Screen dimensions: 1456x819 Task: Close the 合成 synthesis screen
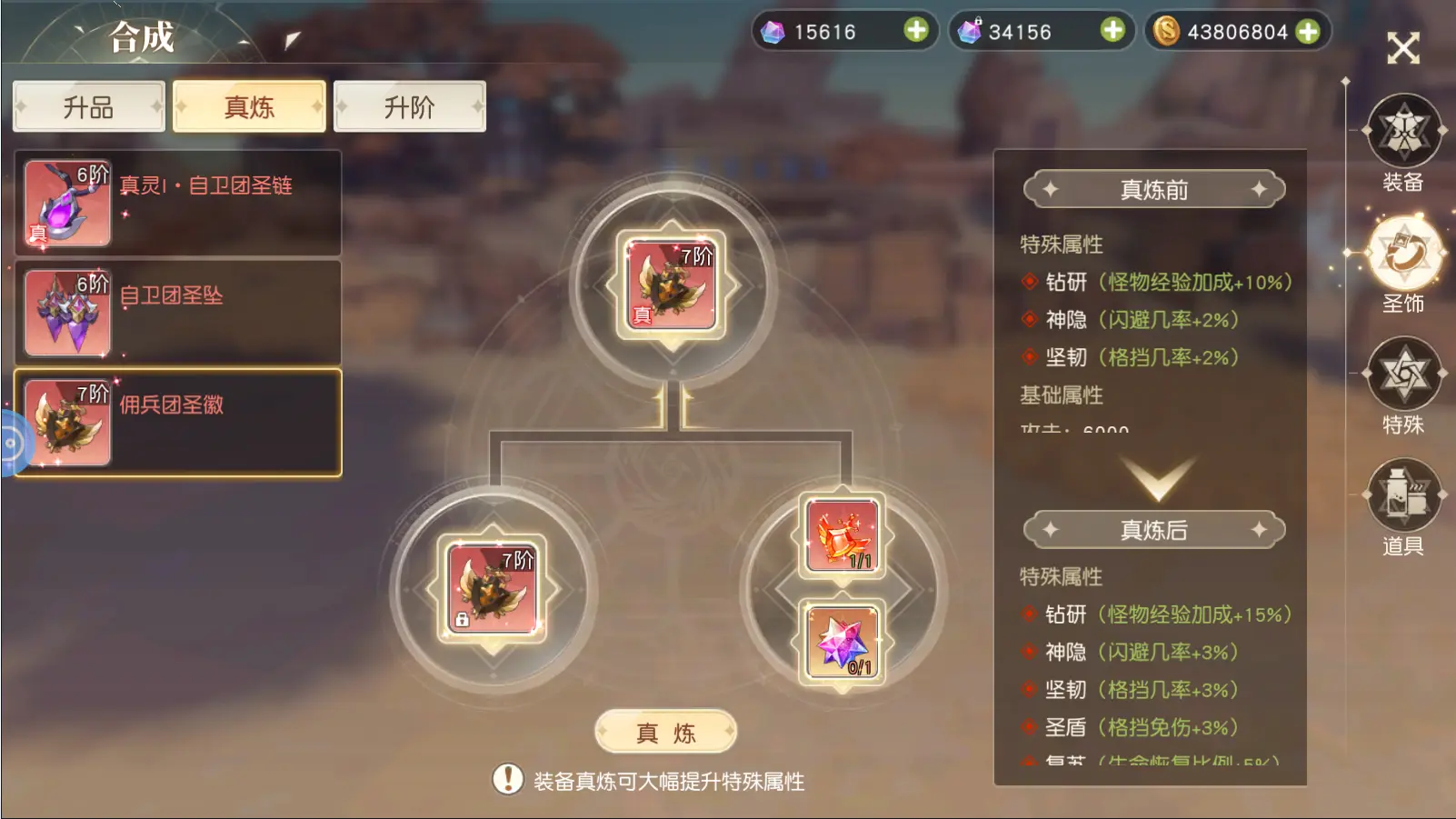pos(1402,48)
